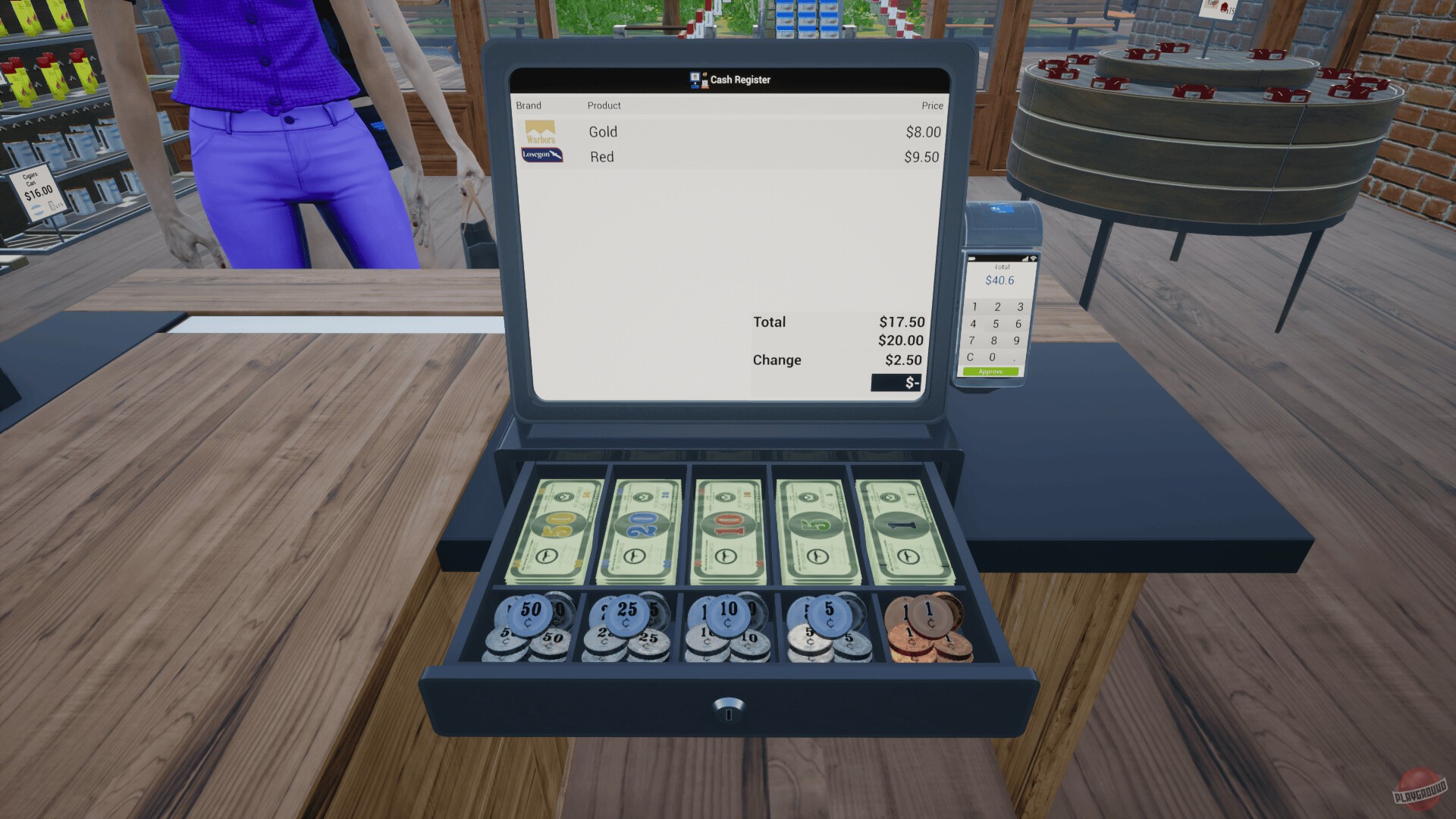Viewport: 1456px width, 819px height.
Task: Click the keyhole on the cash drawer
Action: click(727, 716)
